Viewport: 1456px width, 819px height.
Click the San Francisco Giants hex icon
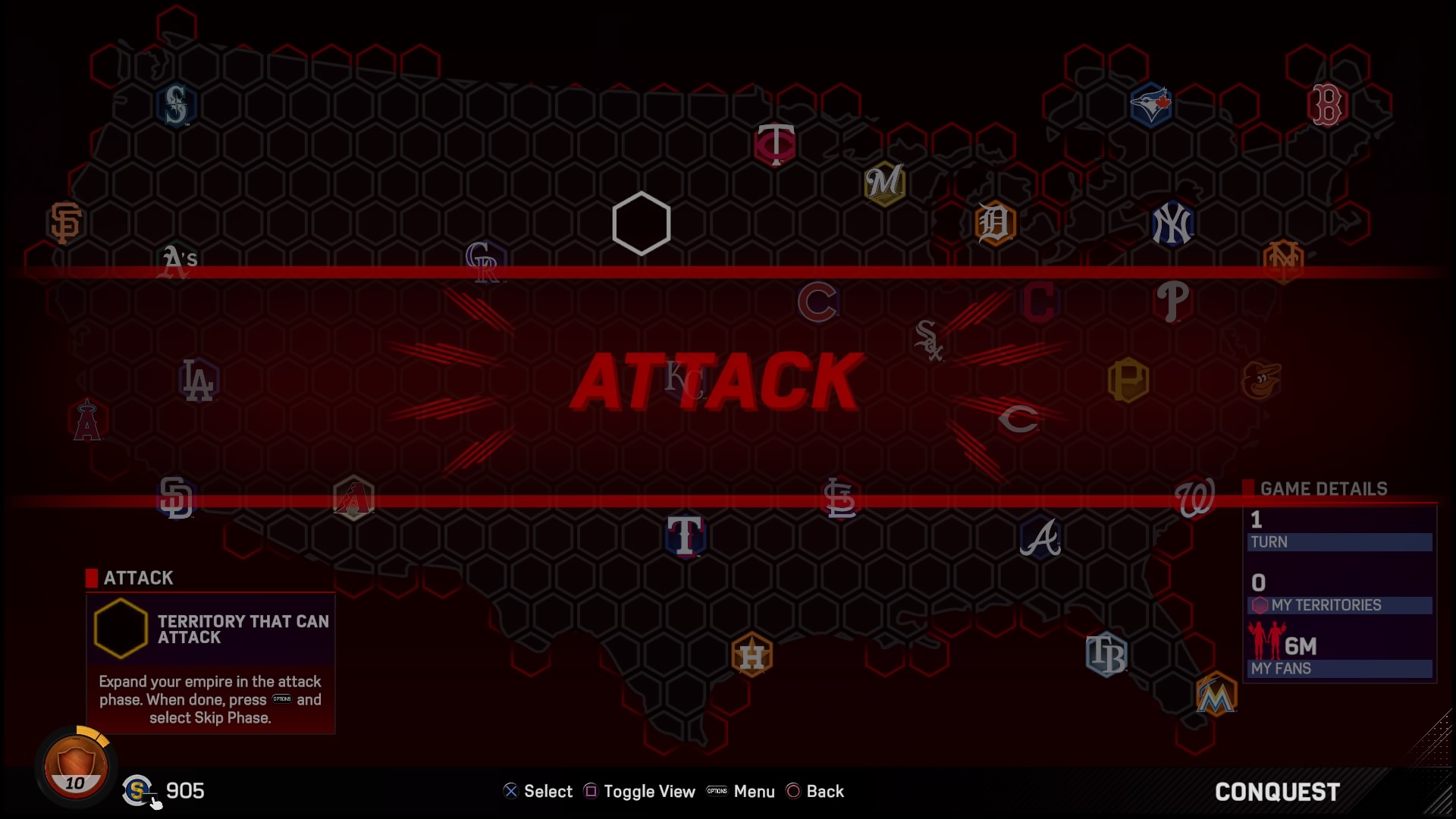tap(64, 222)
